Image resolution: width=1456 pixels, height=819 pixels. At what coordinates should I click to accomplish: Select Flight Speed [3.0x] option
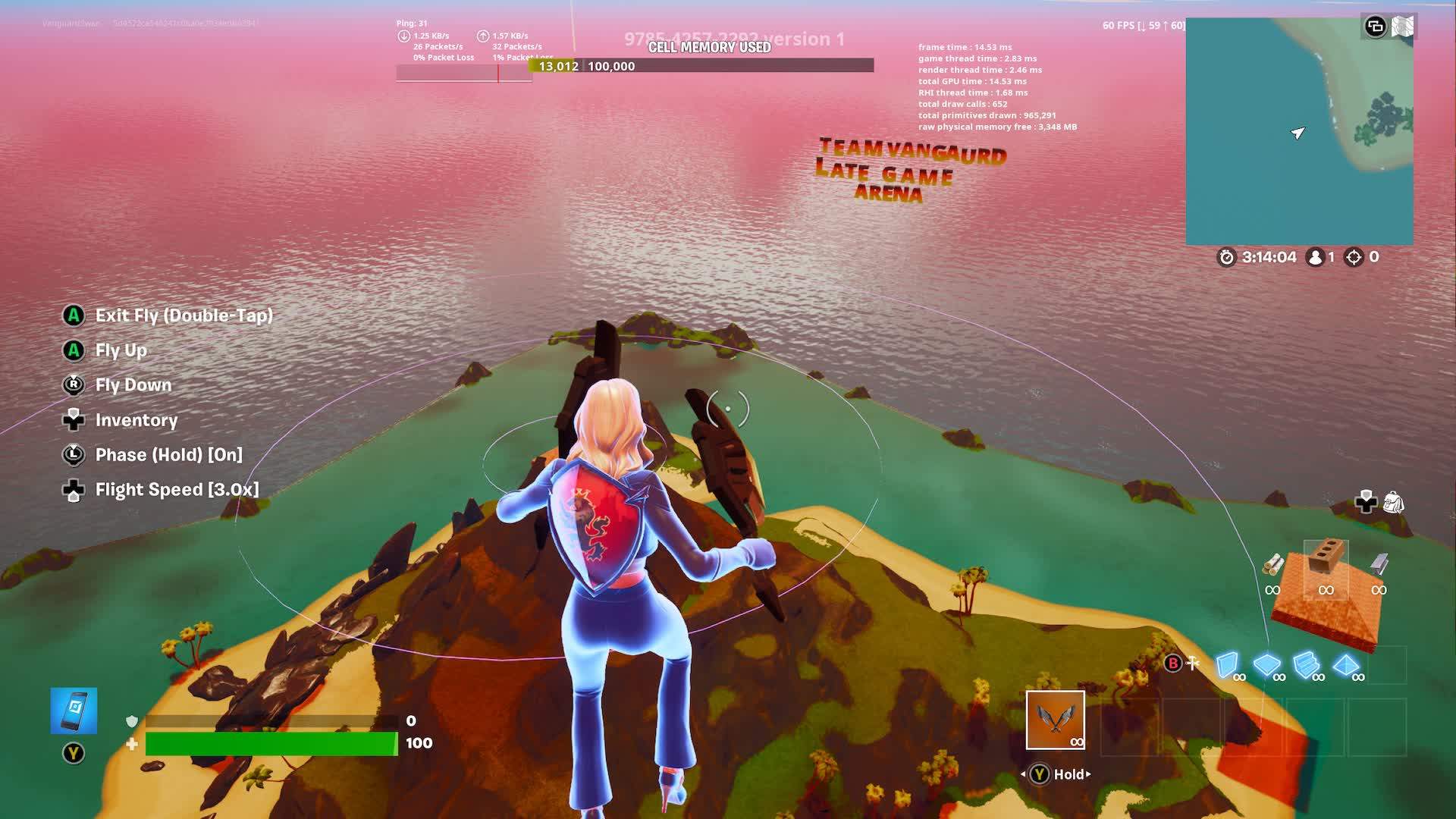click(177, 489)
